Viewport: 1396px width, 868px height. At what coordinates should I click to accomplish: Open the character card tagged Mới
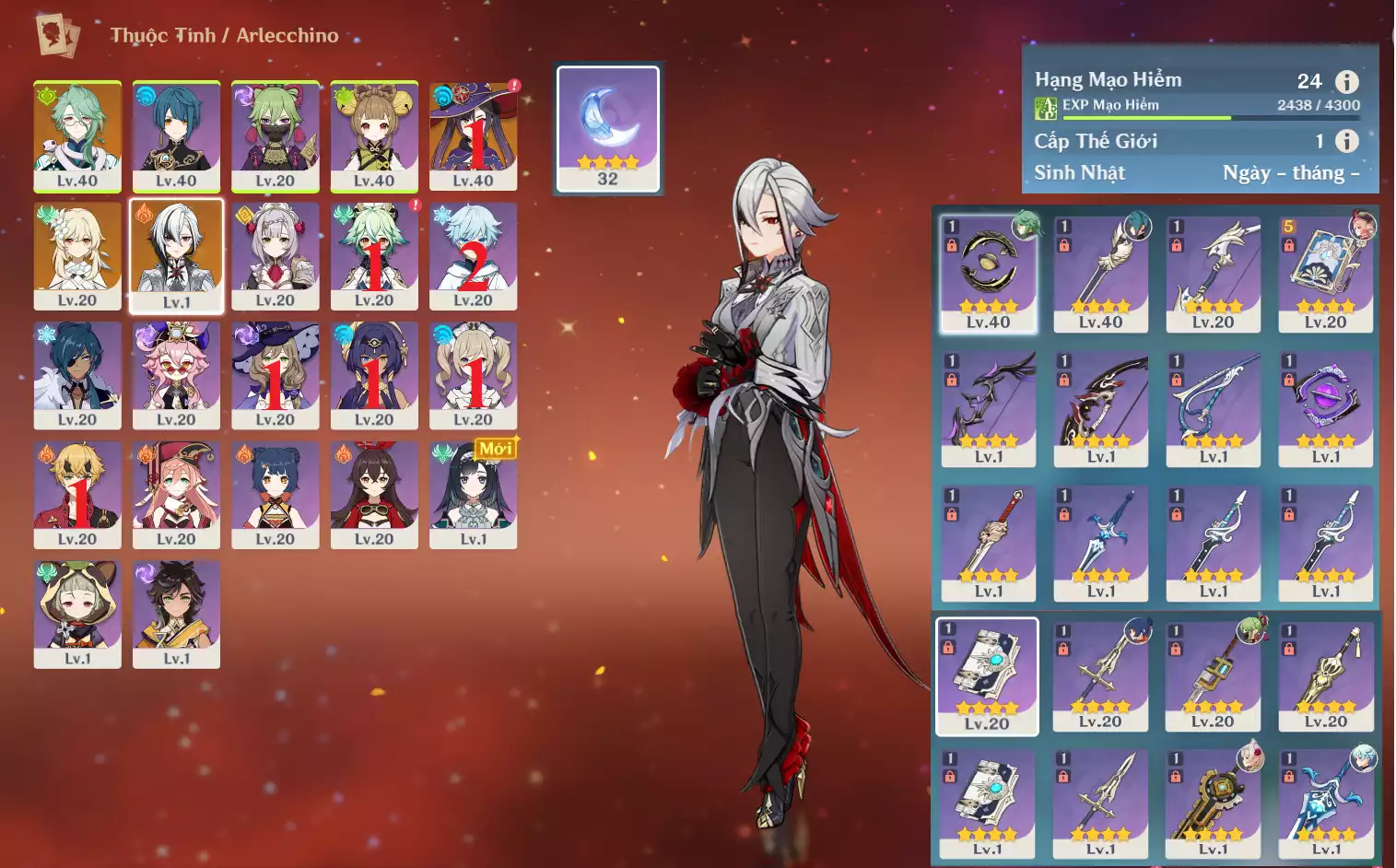coord(473,495)
